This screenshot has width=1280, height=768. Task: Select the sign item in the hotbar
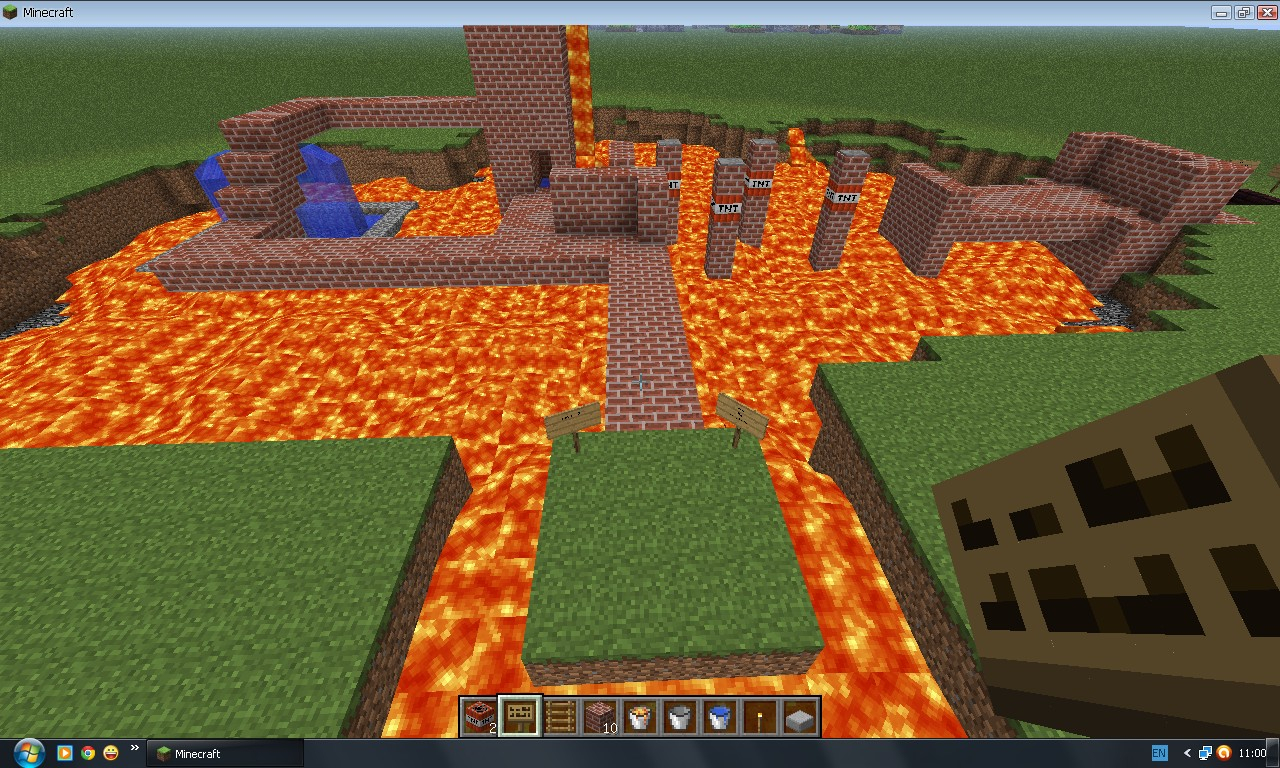pos(519,717)
